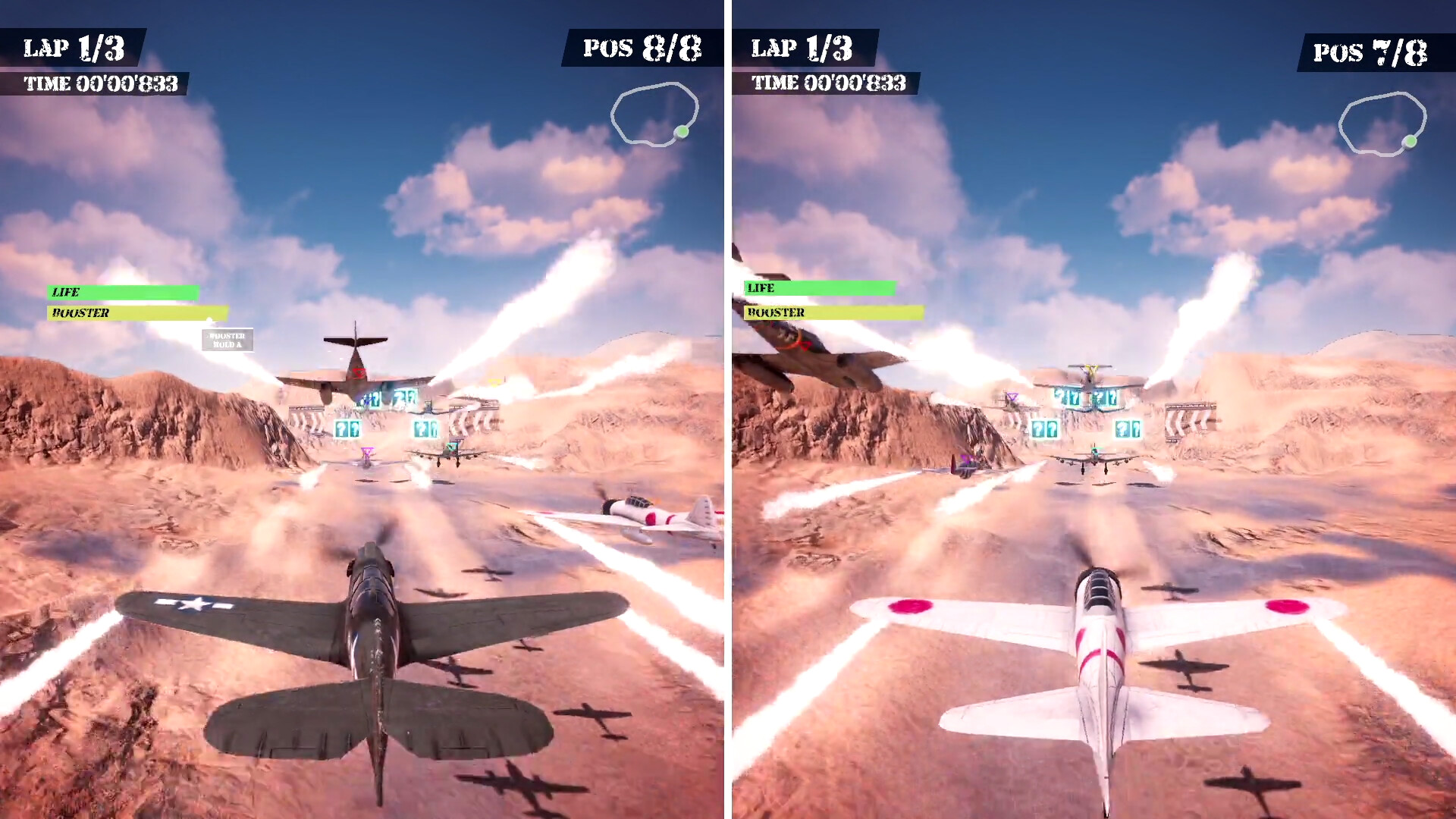Click the question-mark crate pair near right canyon wall
Viewport: 1456px width, 819px height.
(x=1127, y=428)
